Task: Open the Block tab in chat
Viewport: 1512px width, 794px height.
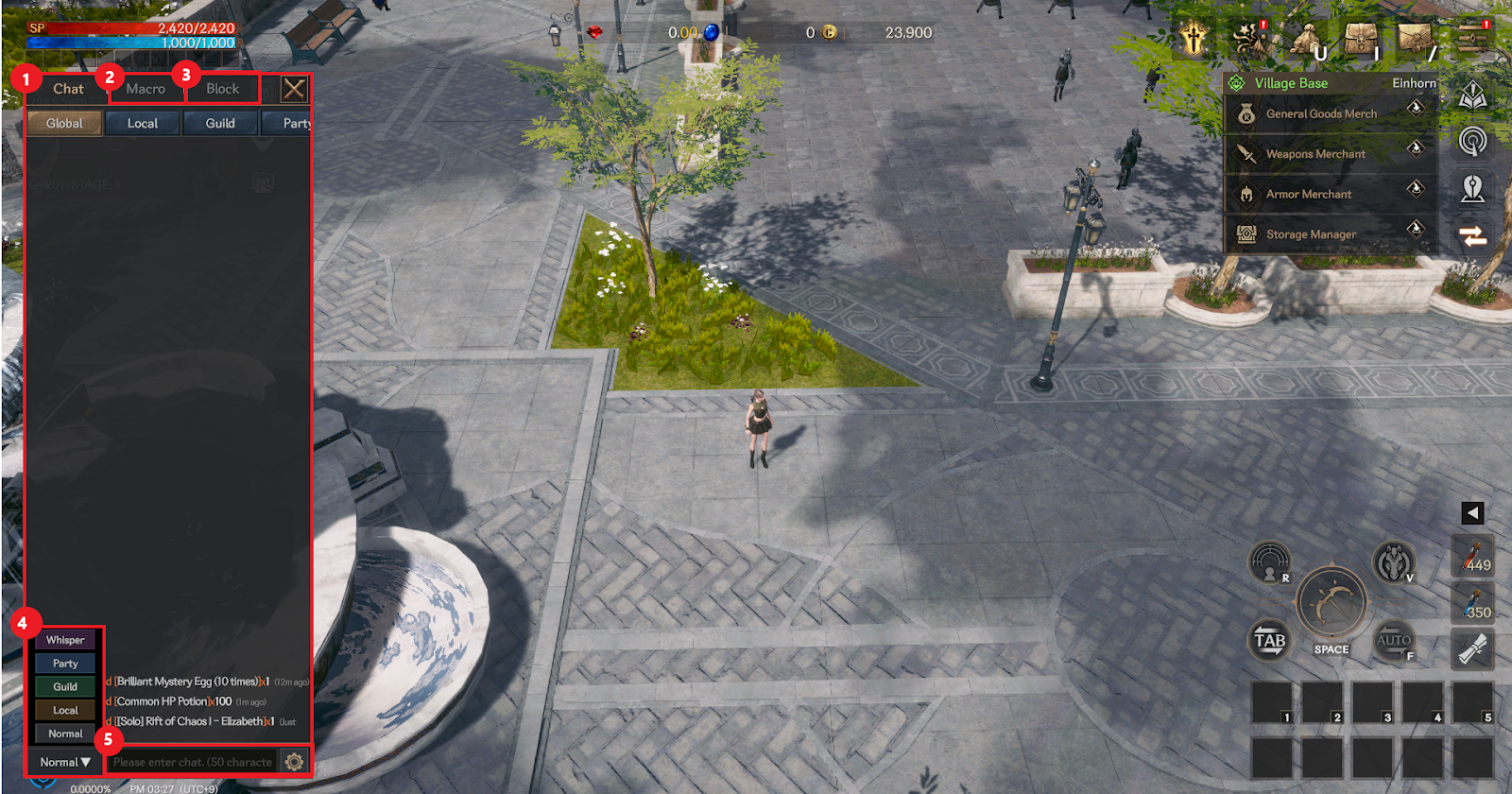Action: (x=223, y=89)
